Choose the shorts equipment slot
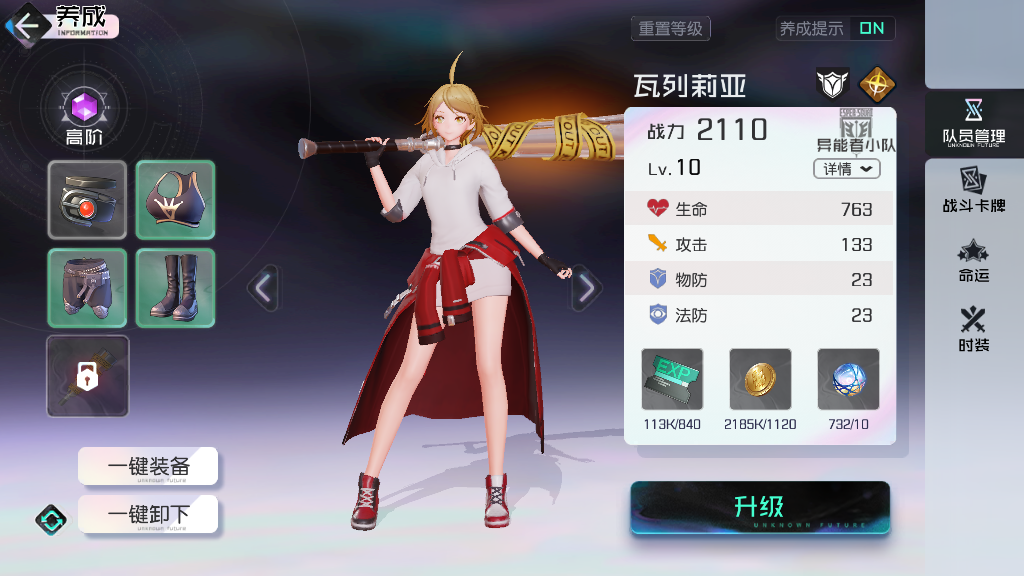The height and width of the screenshot is (576, 1024). point(88,288)
